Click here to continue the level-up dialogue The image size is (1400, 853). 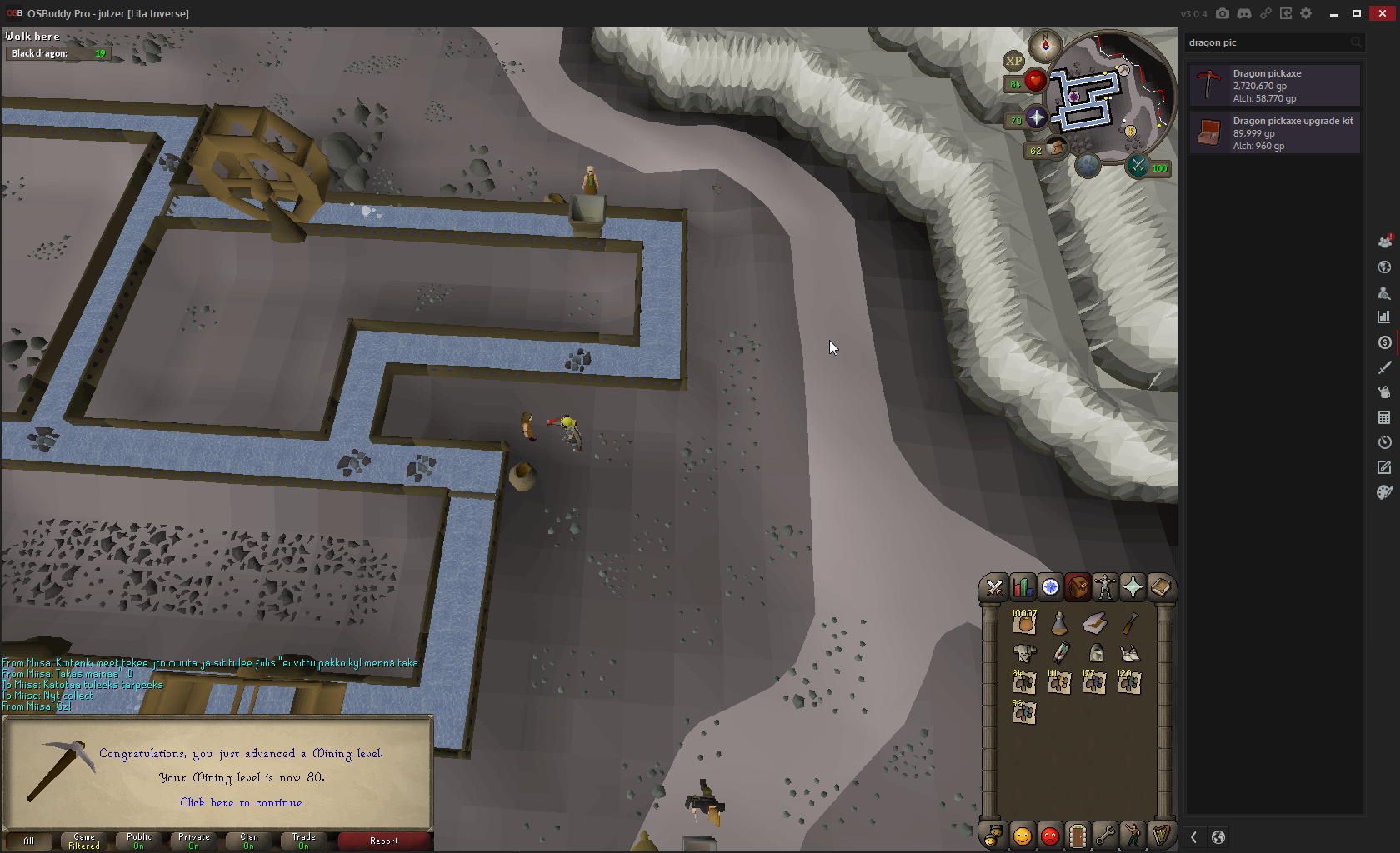pyautogui.click(x=241, y=802)
